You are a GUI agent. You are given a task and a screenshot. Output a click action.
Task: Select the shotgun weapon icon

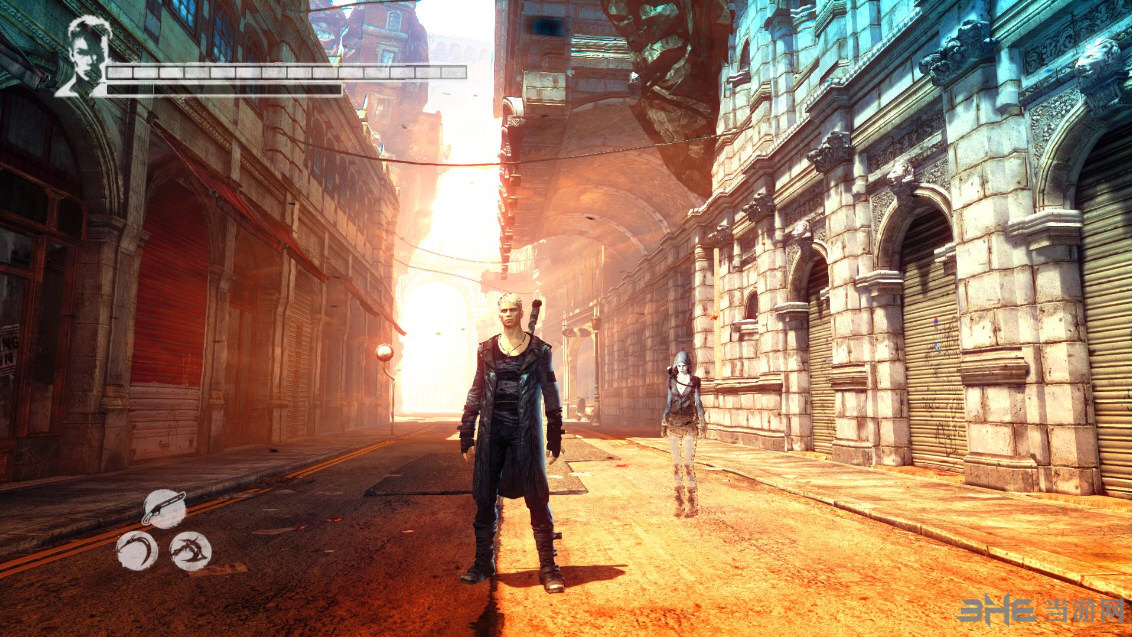[x=164, y=509]
